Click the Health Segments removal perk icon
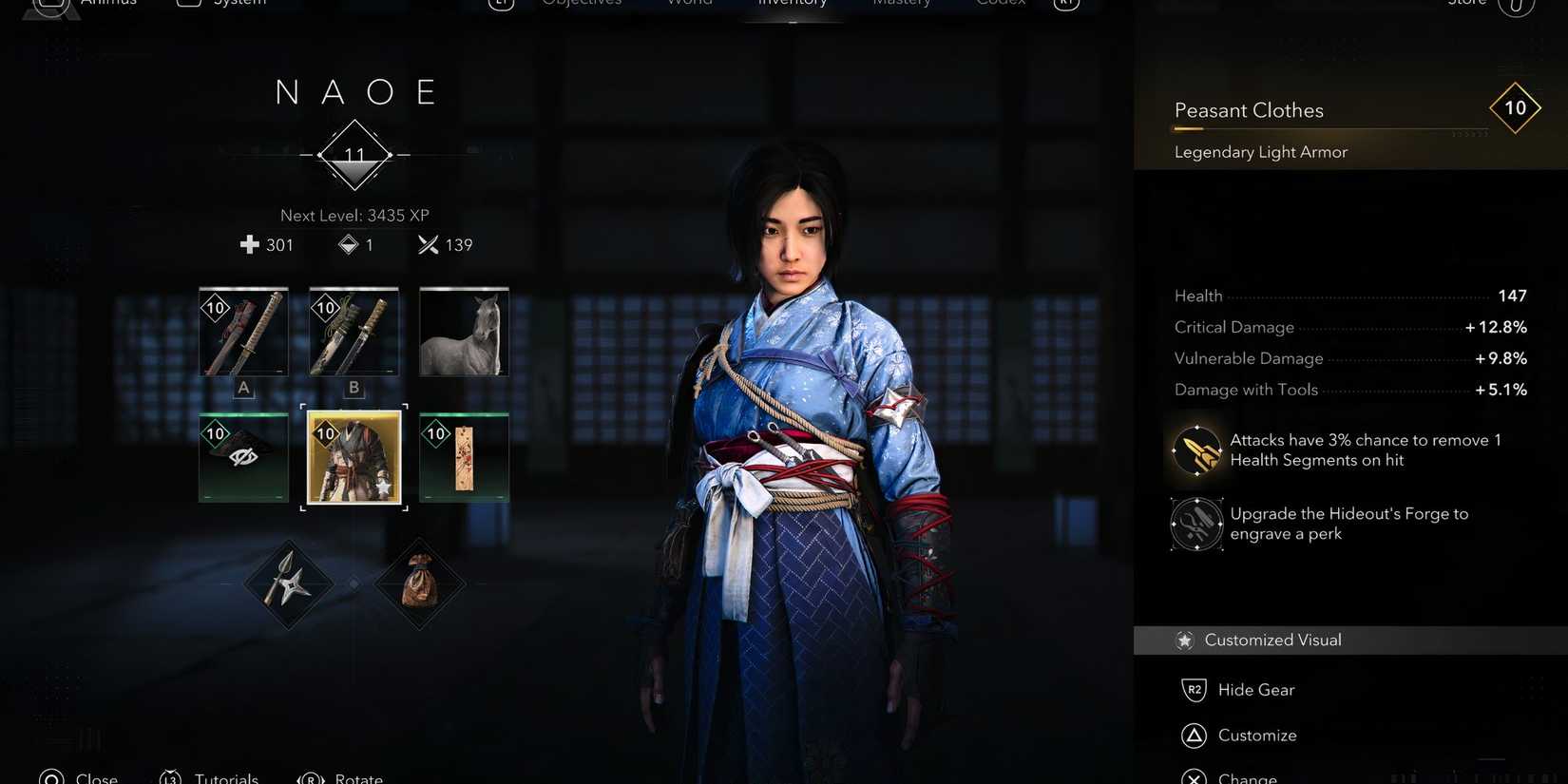 click(1196, 449)
